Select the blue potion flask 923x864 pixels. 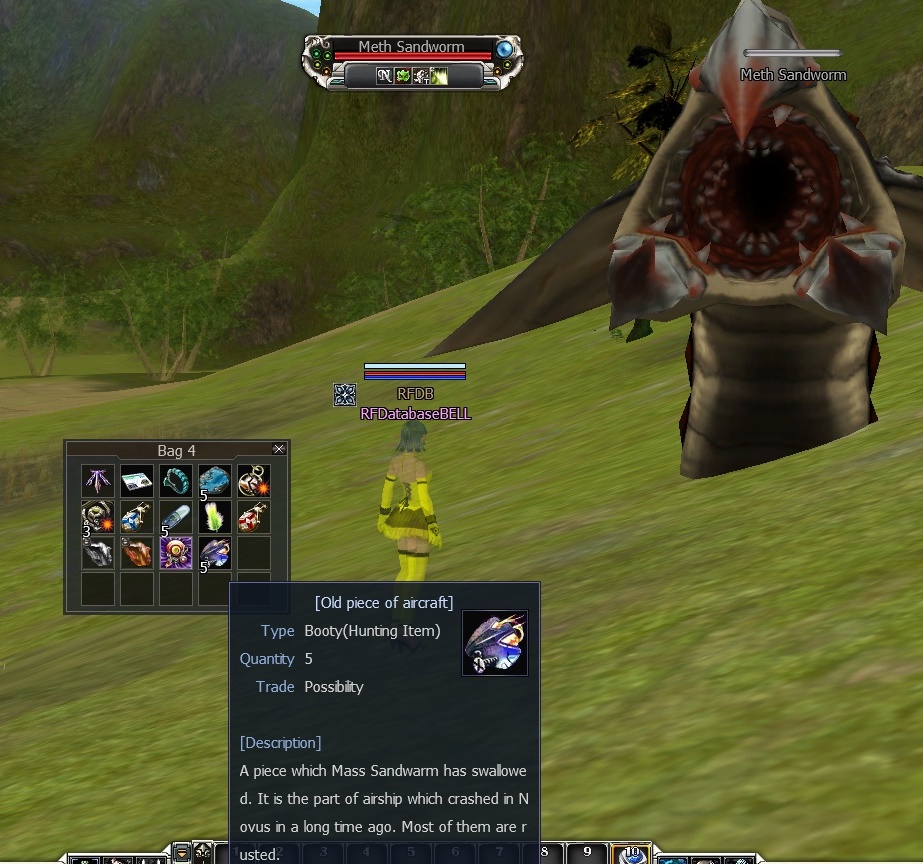coord(137,517)
